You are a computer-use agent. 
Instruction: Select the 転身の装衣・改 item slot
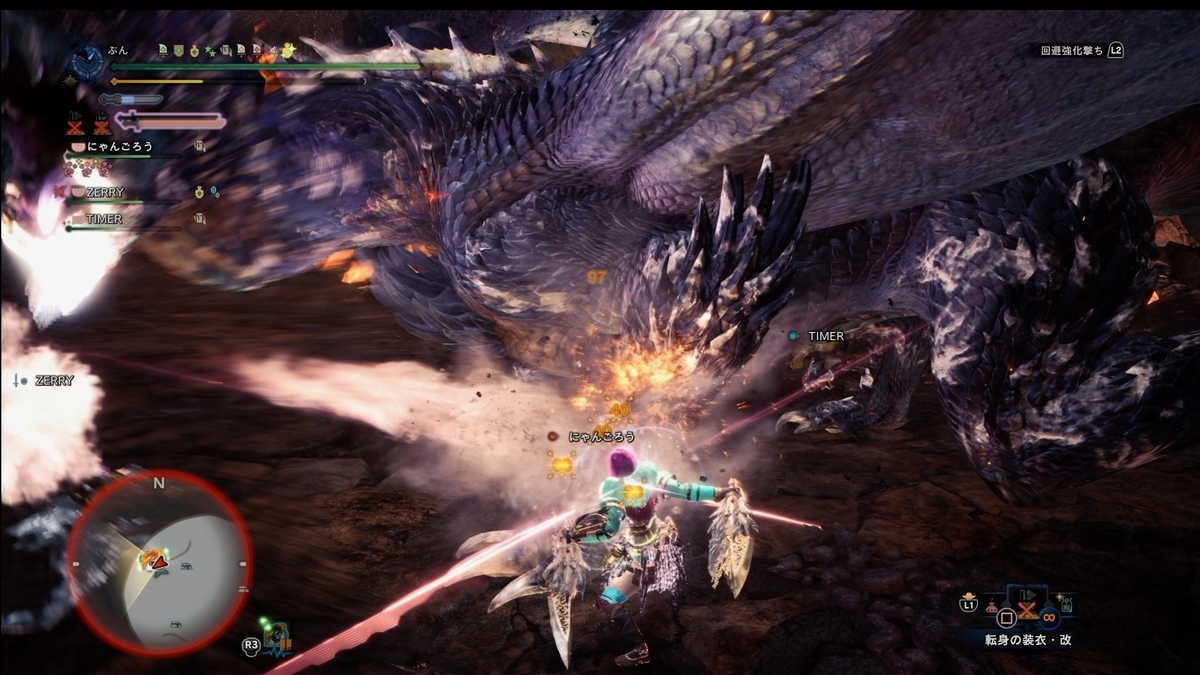[x=1027, y=607]
